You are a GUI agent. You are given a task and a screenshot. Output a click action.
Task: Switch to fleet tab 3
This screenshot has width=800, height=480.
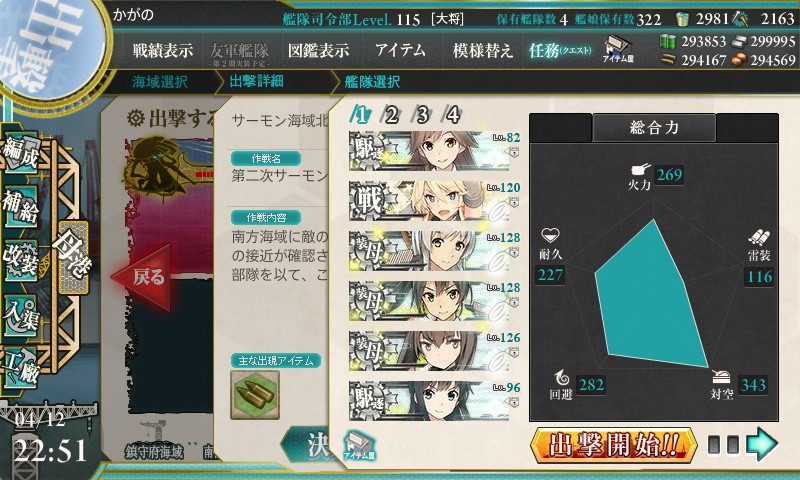pos(422,115)
